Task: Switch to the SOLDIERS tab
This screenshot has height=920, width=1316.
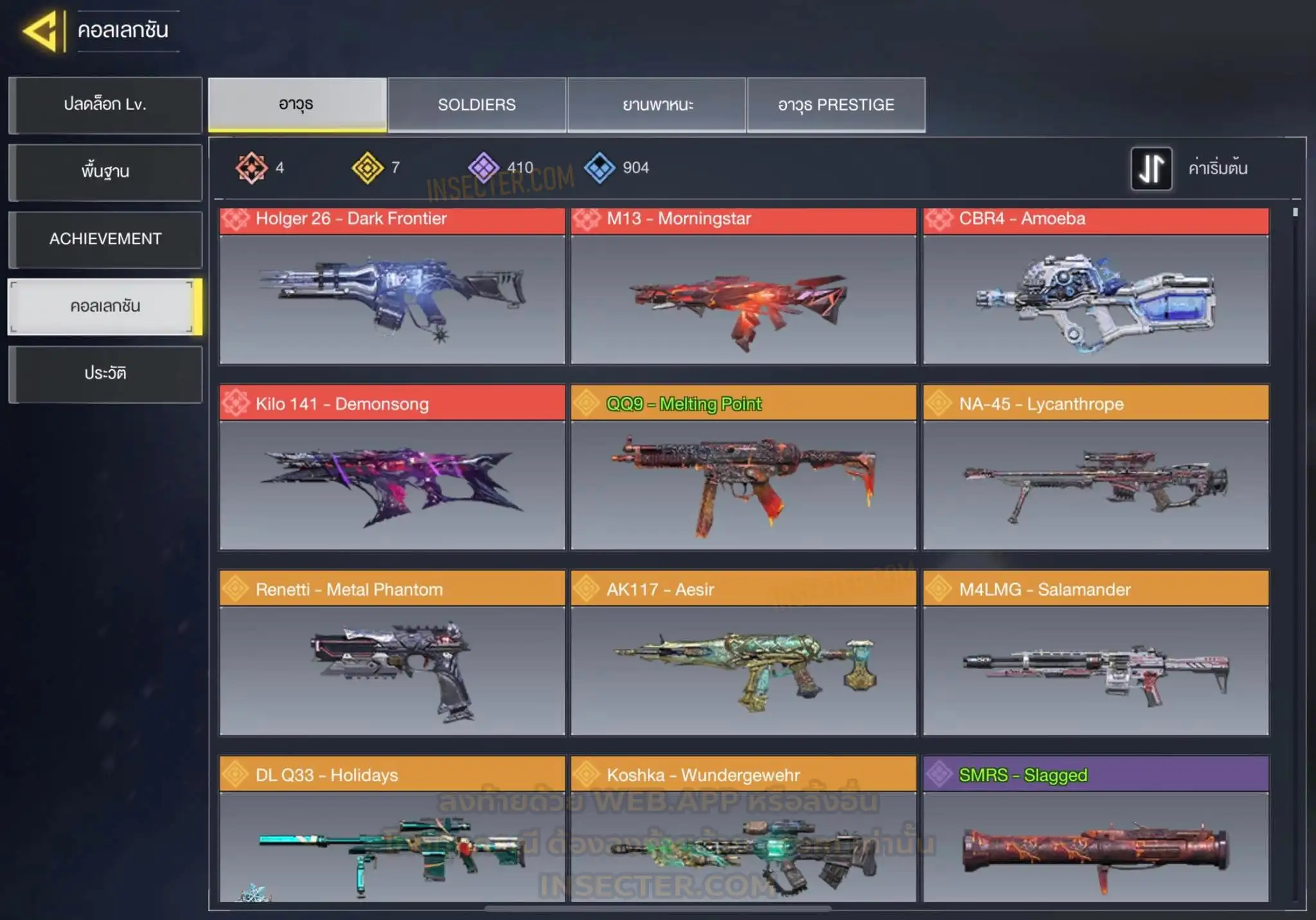Action: [477, 105]
